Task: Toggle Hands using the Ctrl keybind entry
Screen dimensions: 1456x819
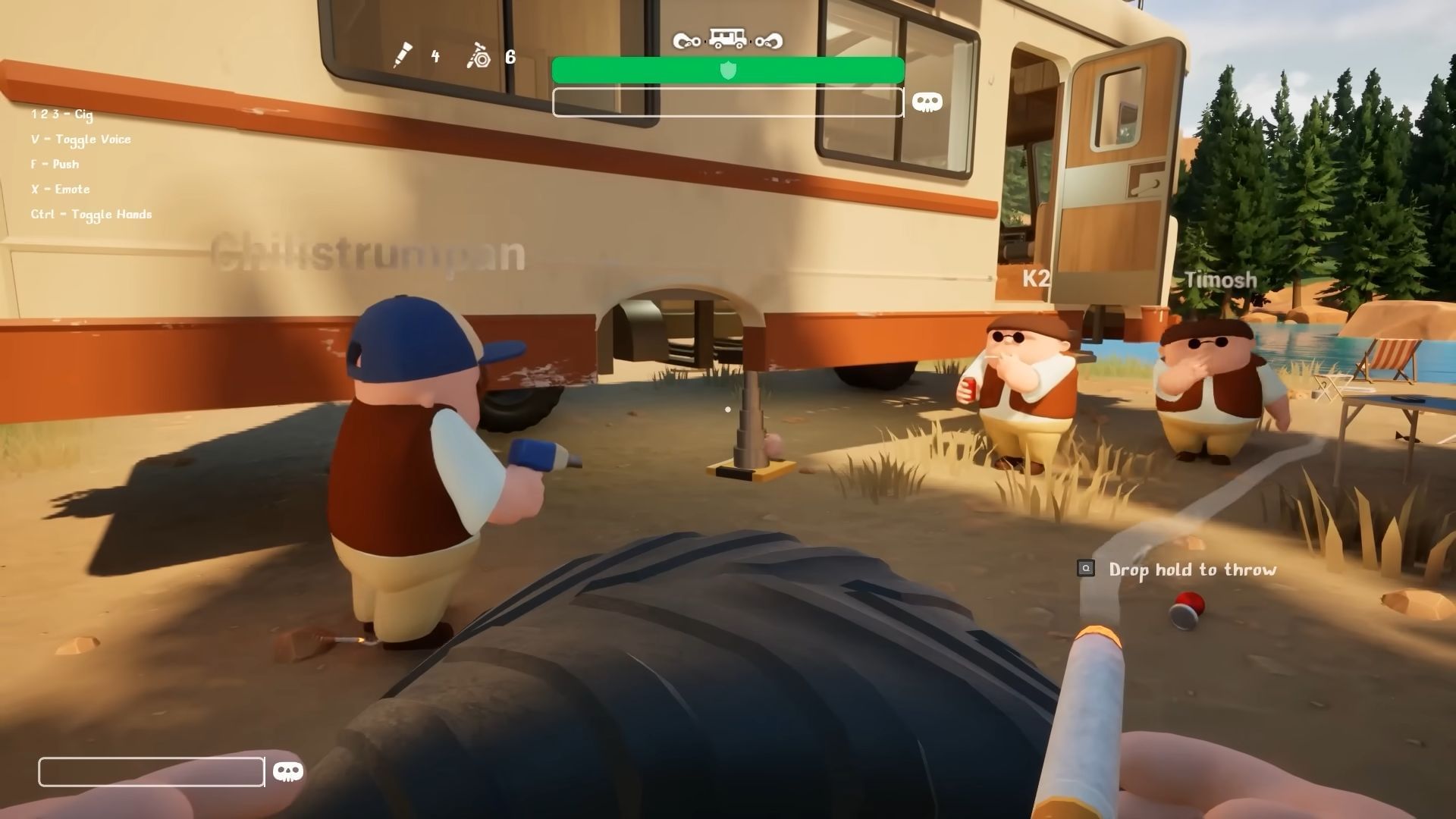Action: coord(90,214)
